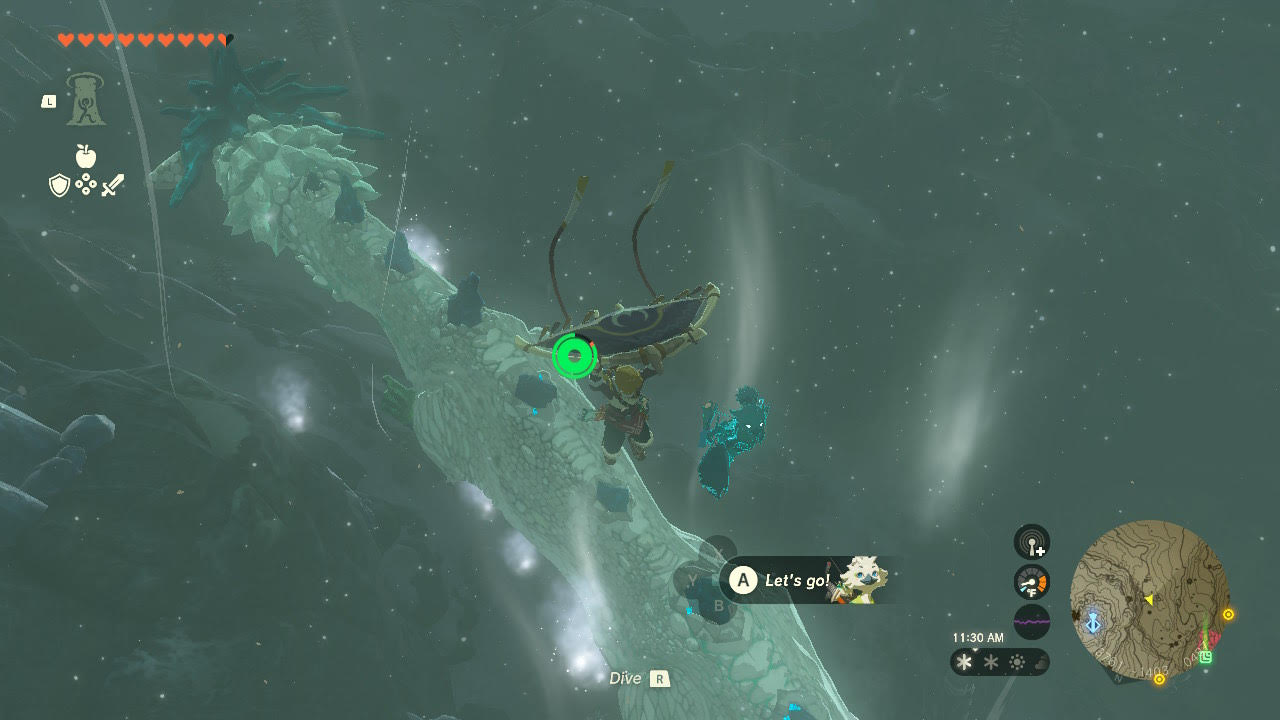Screen dimensions: 1280x720
Task: Click the Sheikah sensor antenna icon
Action: point(1031,543)
